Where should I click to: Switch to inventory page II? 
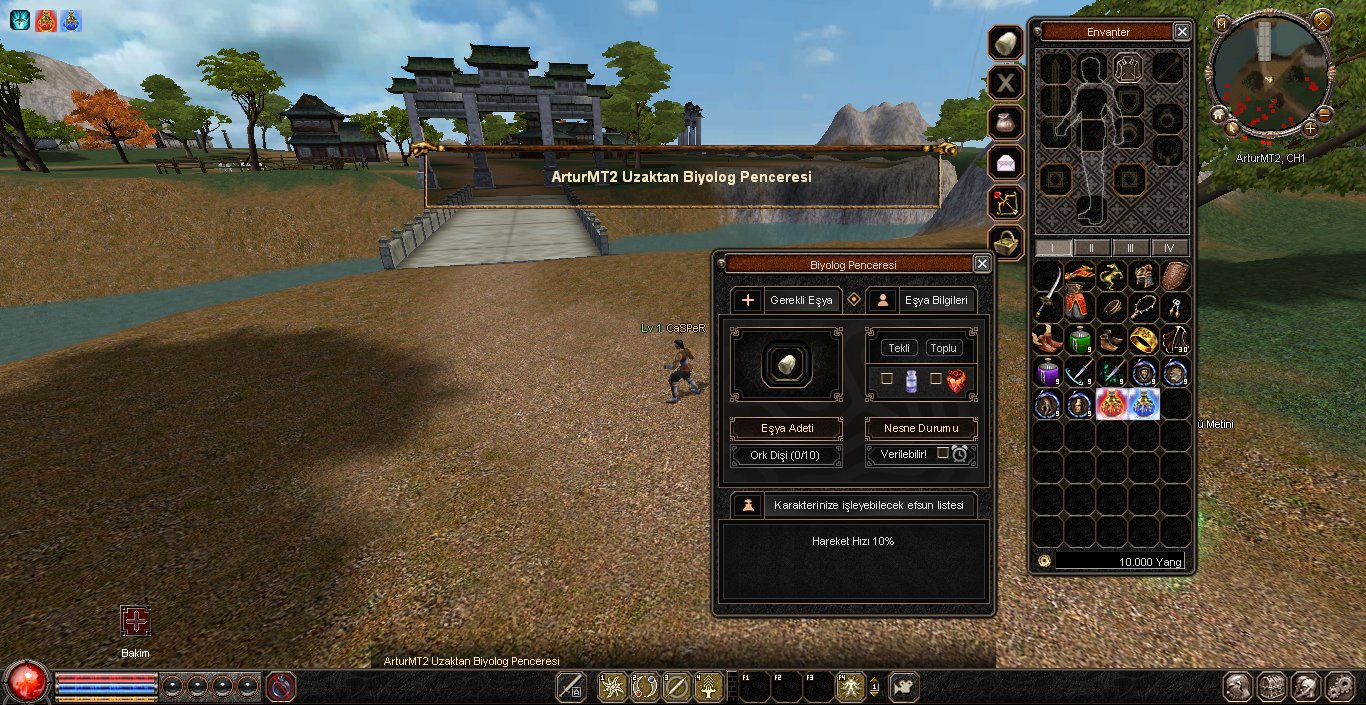click(1091, 247)
